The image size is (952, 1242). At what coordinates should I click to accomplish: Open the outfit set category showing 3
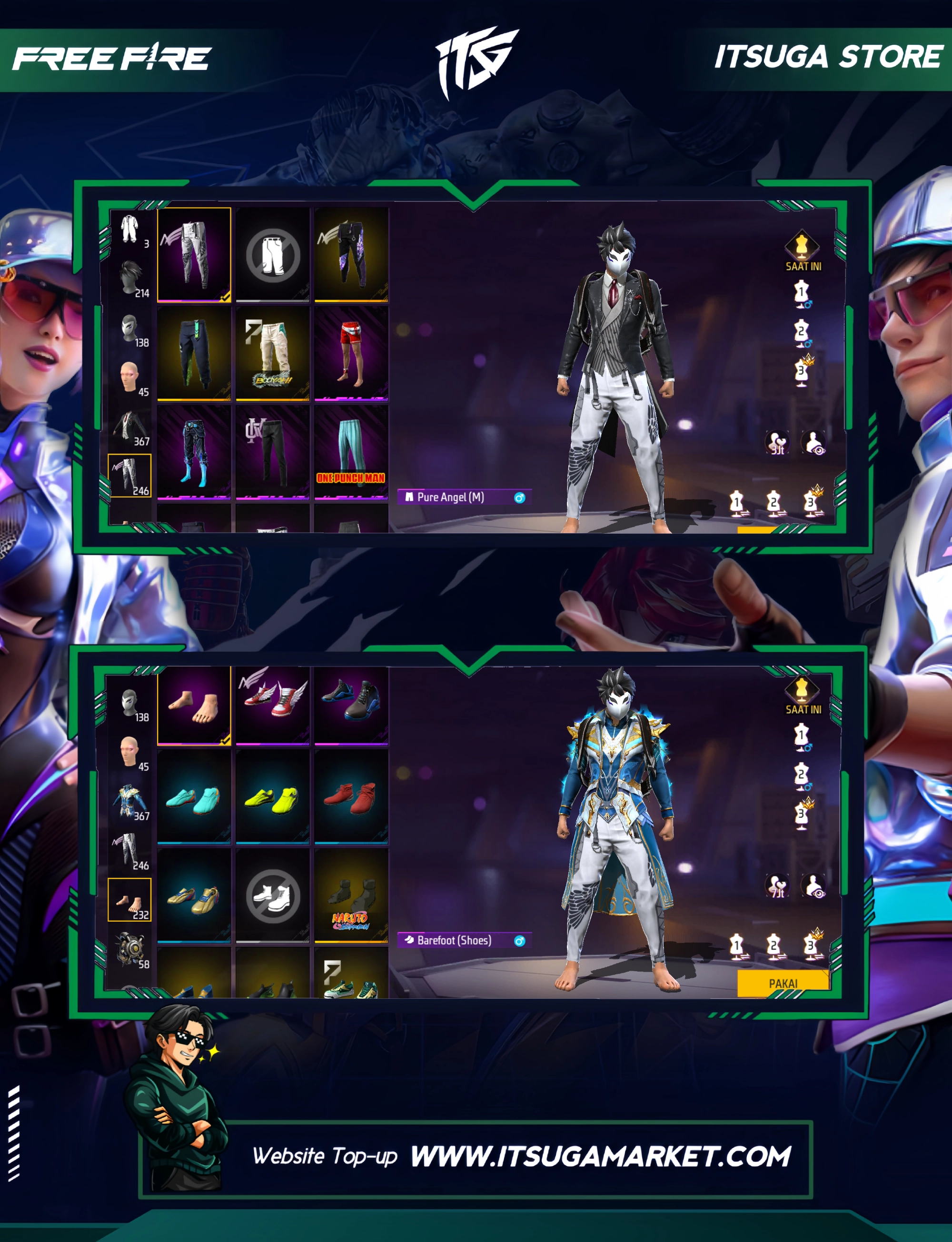[x=131, y=229]
